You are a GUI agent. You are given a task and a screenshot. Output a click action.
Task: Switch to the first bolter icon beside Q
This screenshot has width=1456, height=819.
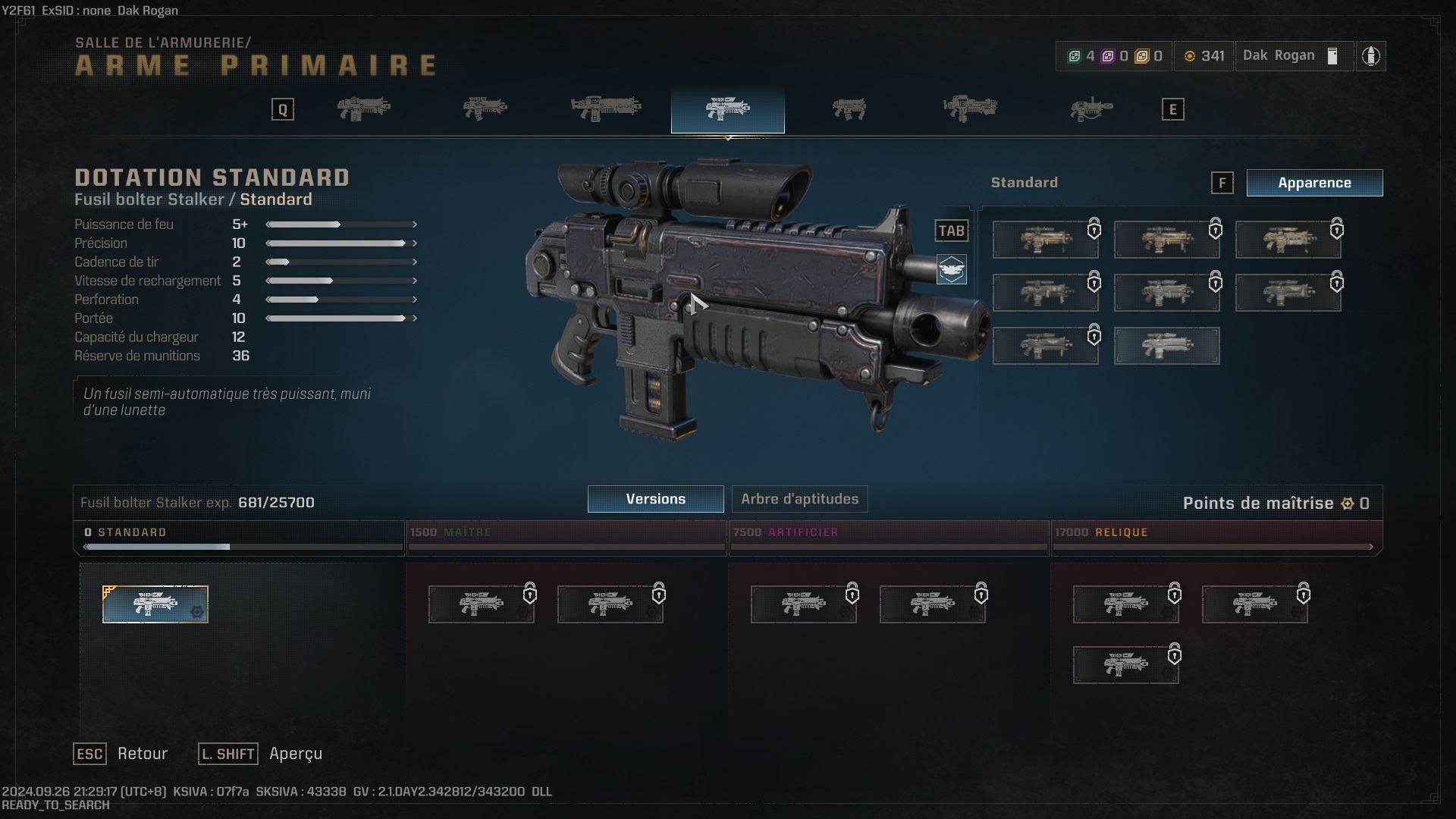(364, 108)
